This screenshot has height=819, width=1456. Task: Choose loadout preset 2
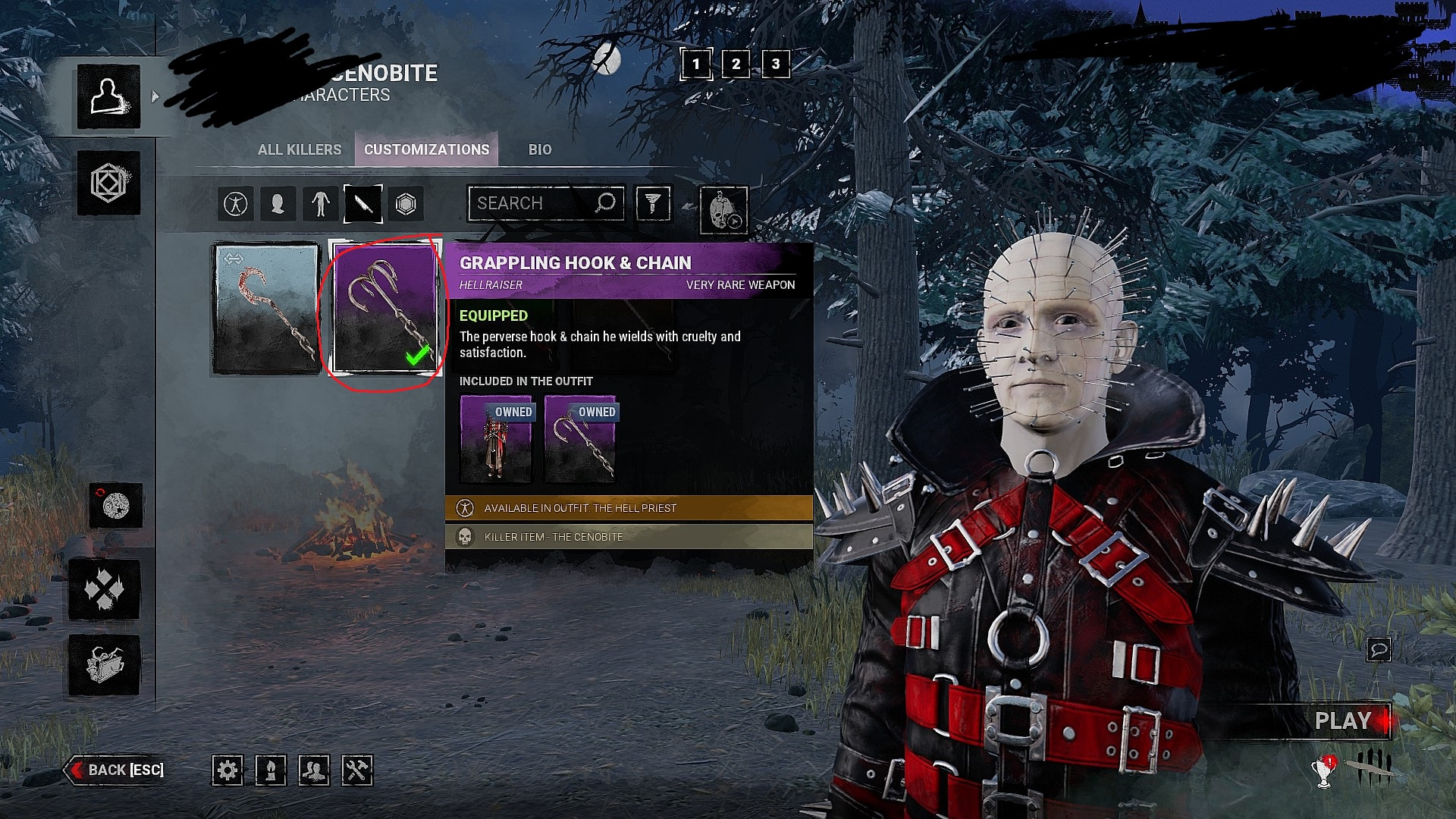[736, 64]
